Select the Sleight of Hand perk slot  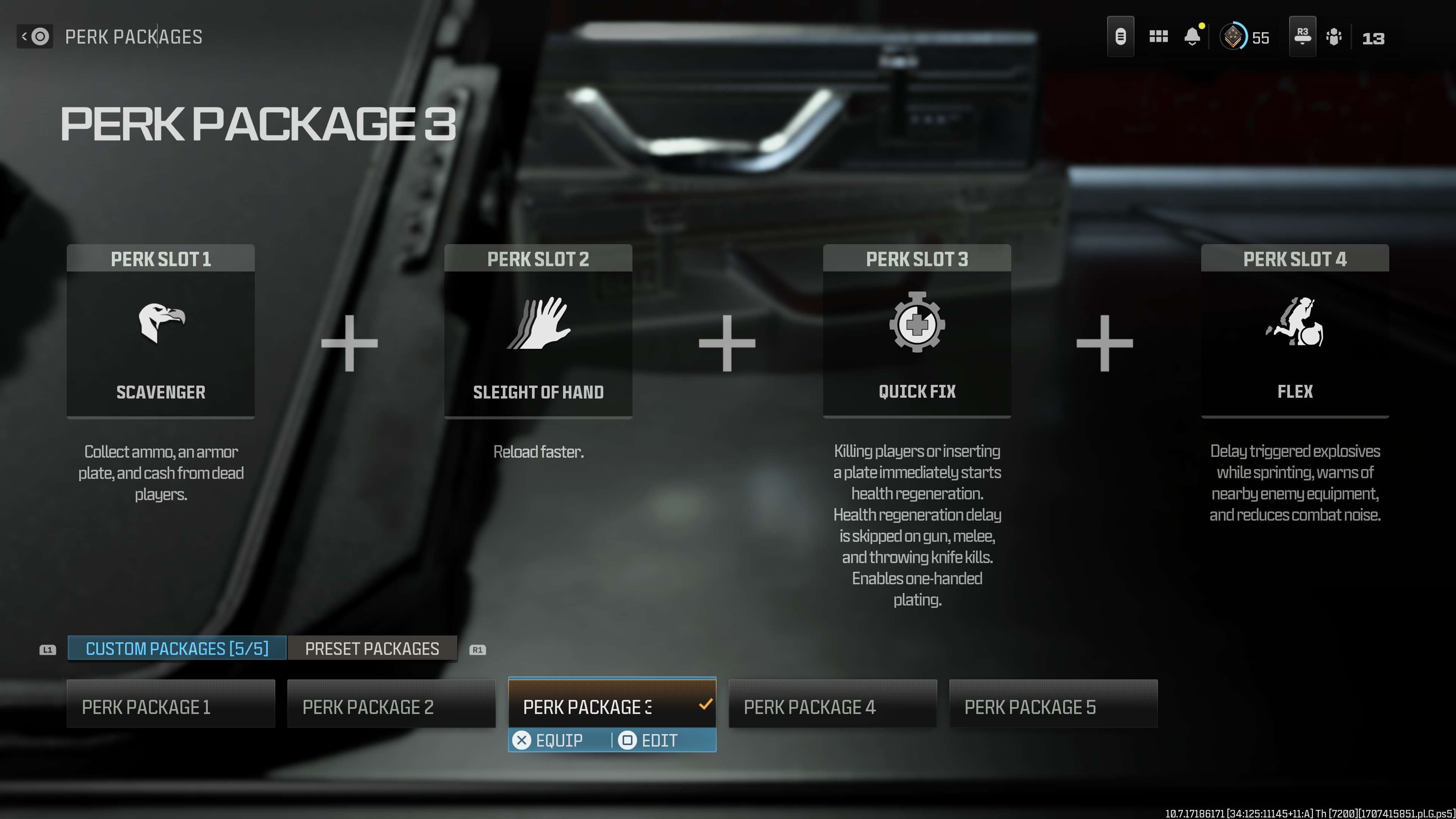pos(538,331)
